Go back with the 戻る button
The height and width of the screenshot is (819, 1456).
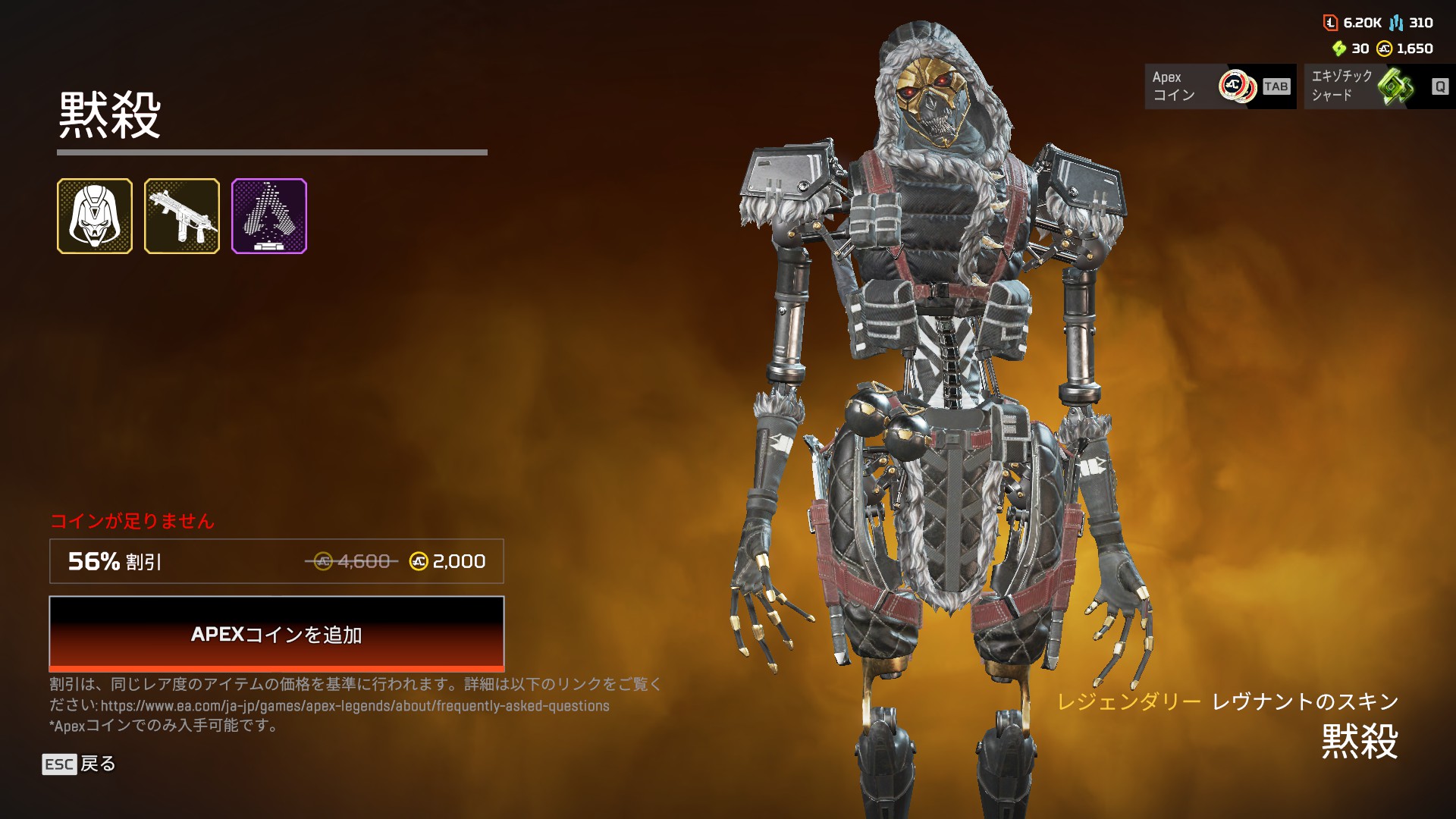pyautogui.click(x=79, y=764)
